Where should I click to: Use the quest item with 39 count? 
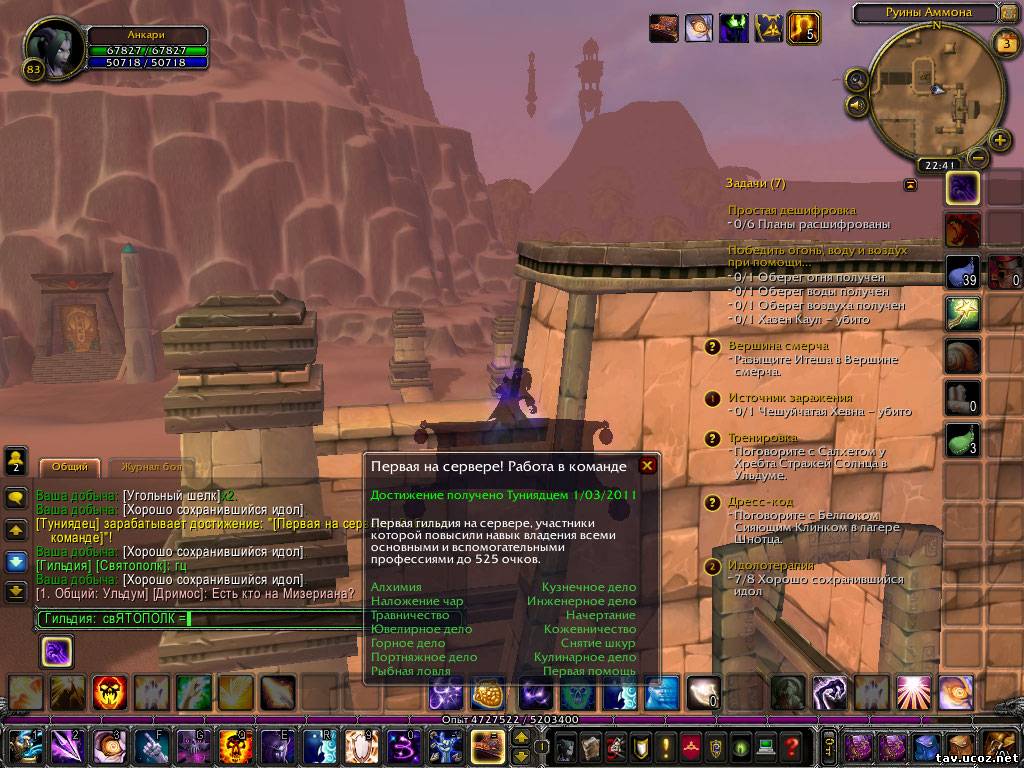pos(962,272)
